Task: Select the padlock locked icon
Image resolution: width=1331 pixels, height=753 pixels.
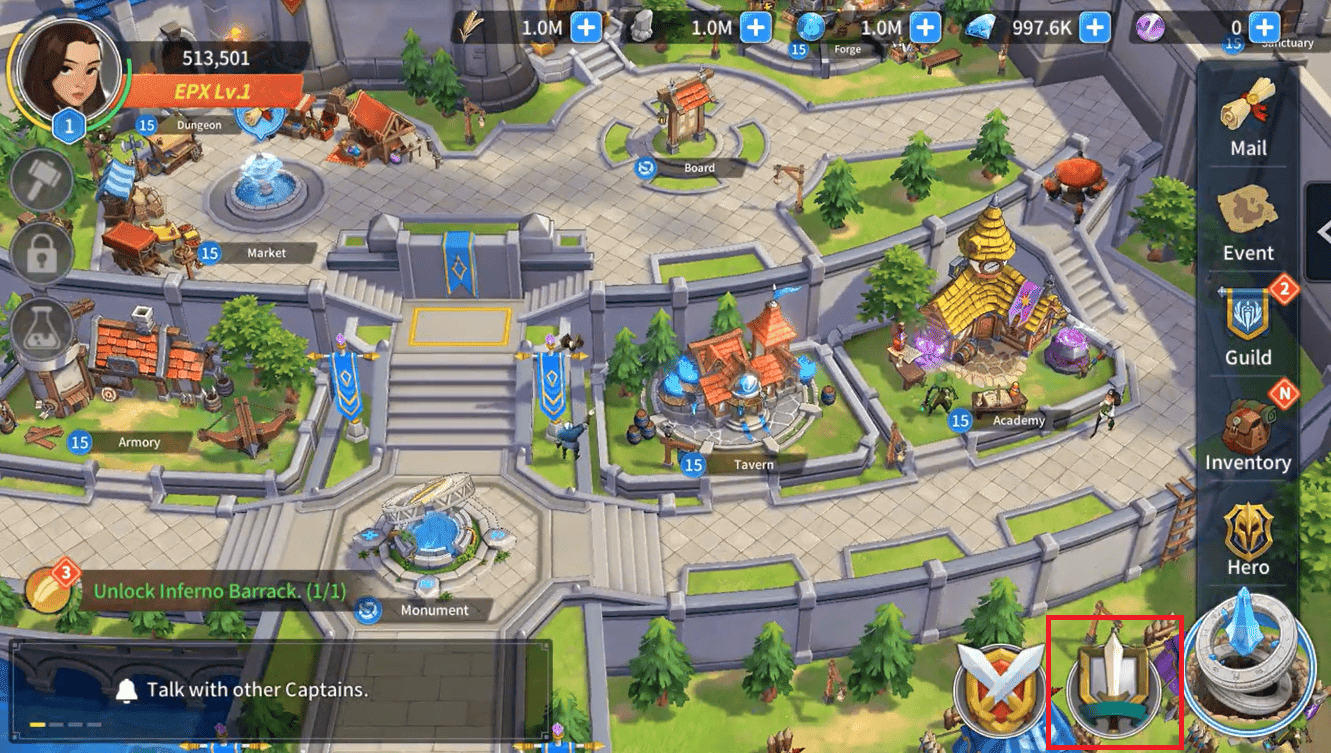Action: [41, 254]
